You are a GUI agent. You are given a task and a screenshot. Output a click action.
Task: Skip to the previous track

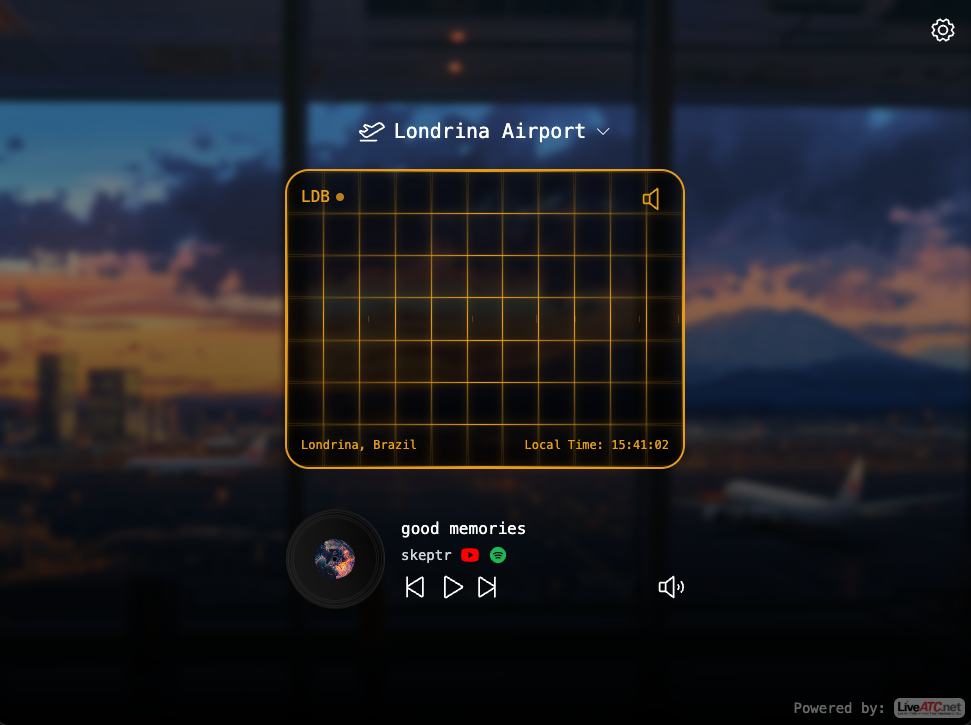point(415,587)
